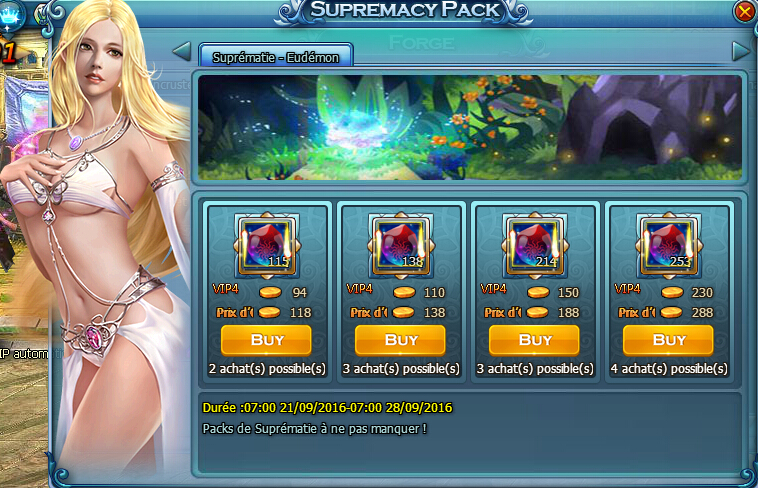Show the previous pack tab with left arrow
This screenshot has height=488, width=758.
(182, 51)
